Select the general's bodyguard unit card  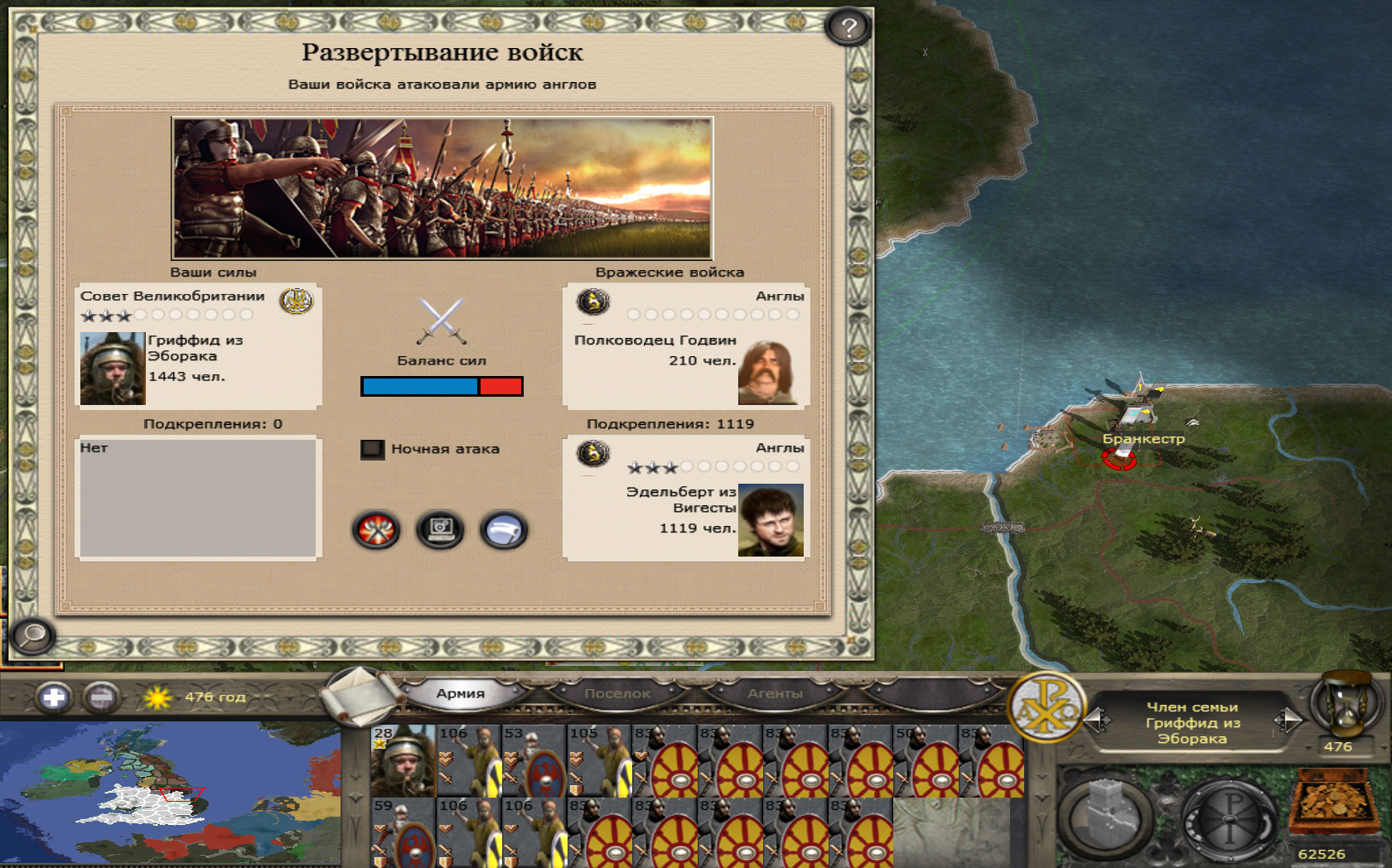coord(403,760)
